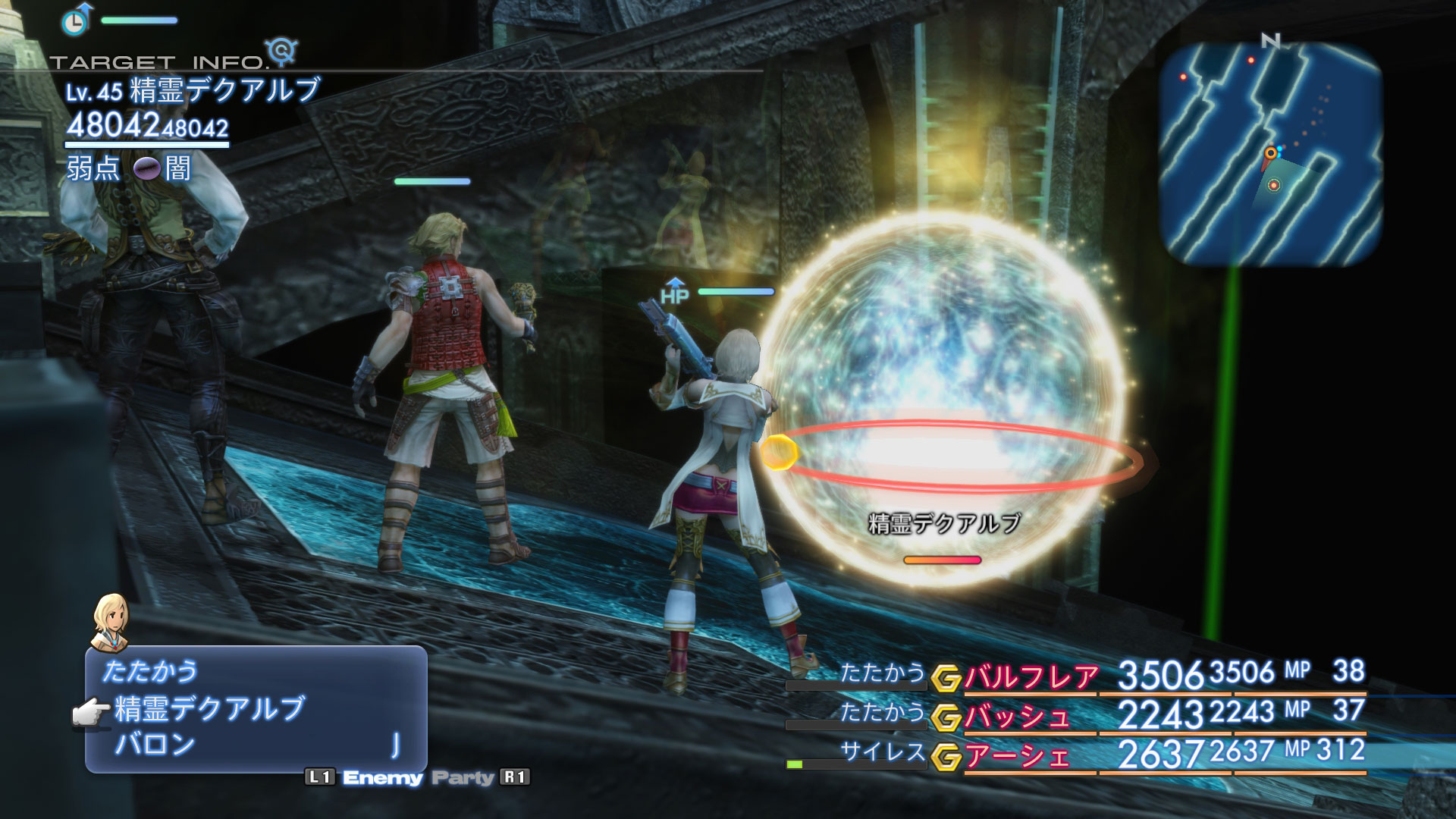The width and height of the screenshot is (1456, 819).
Task: Select 精霊デクアルブ in the target list
Action: pyautogui.click(x=210, y=709)
